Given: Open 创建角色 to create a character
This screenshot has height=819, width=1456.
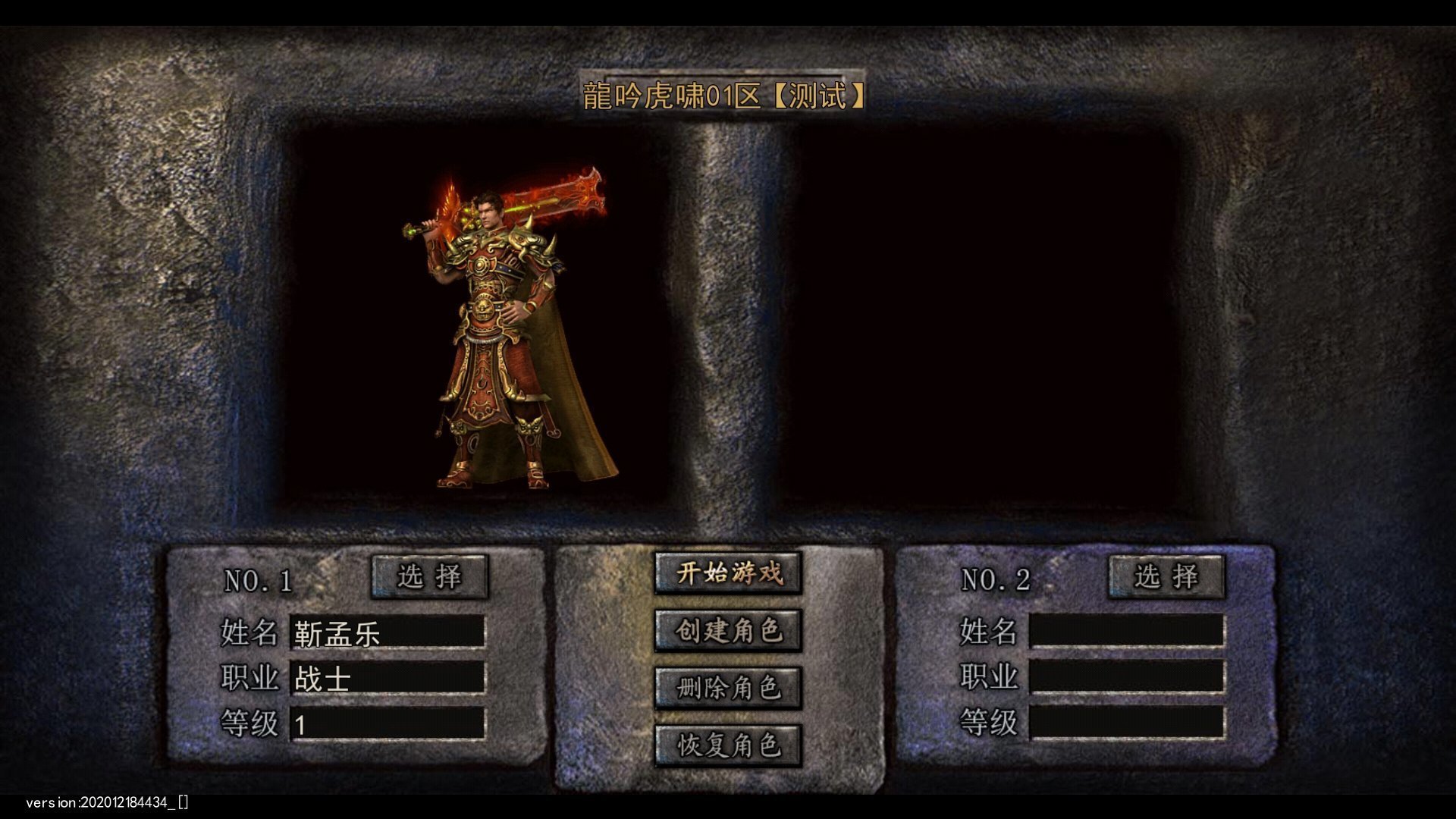Looking at the screenshot, I should tap(728, 631).
